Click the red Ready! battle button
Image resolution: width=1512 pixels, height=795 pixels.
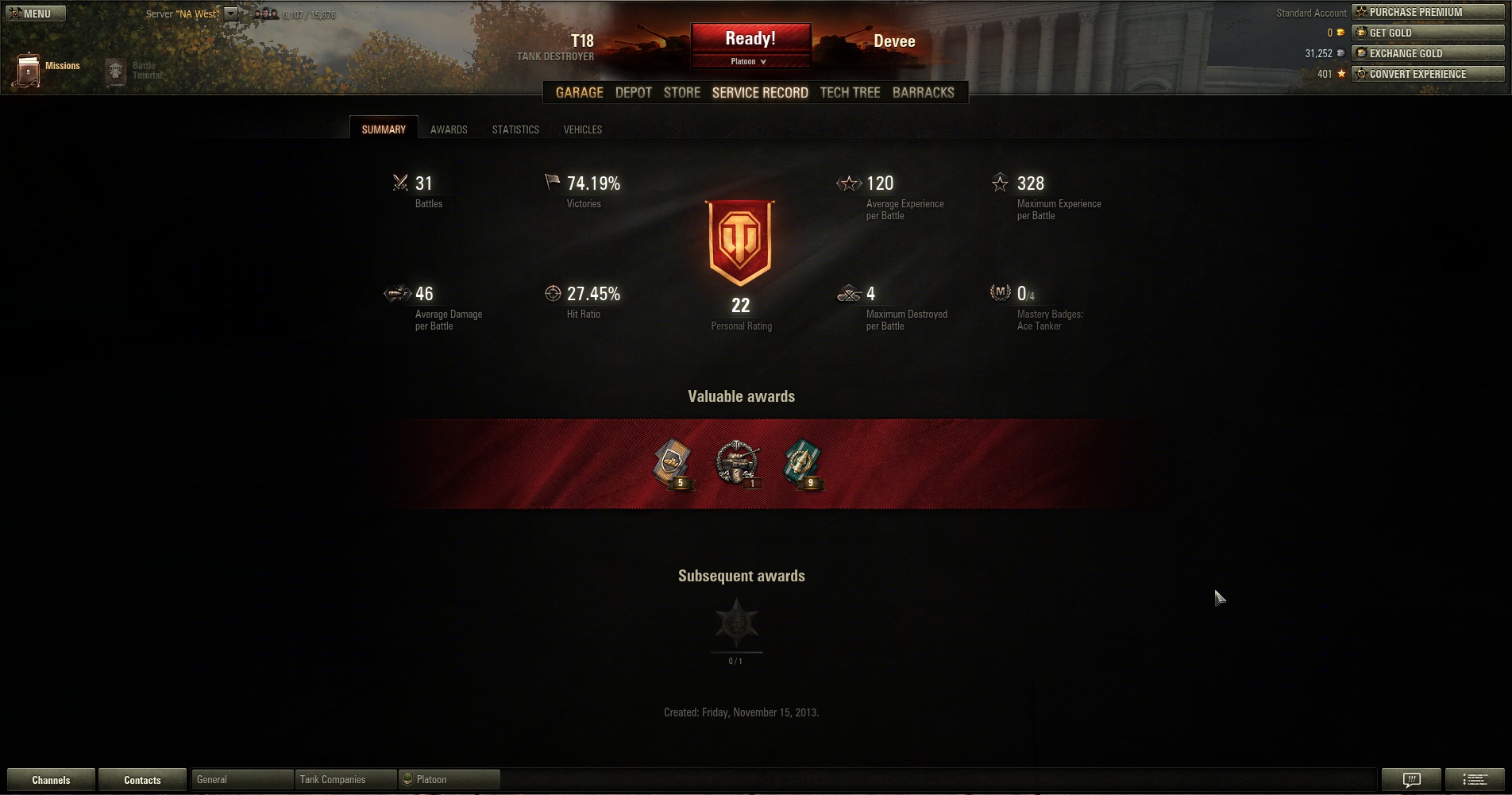750,39
